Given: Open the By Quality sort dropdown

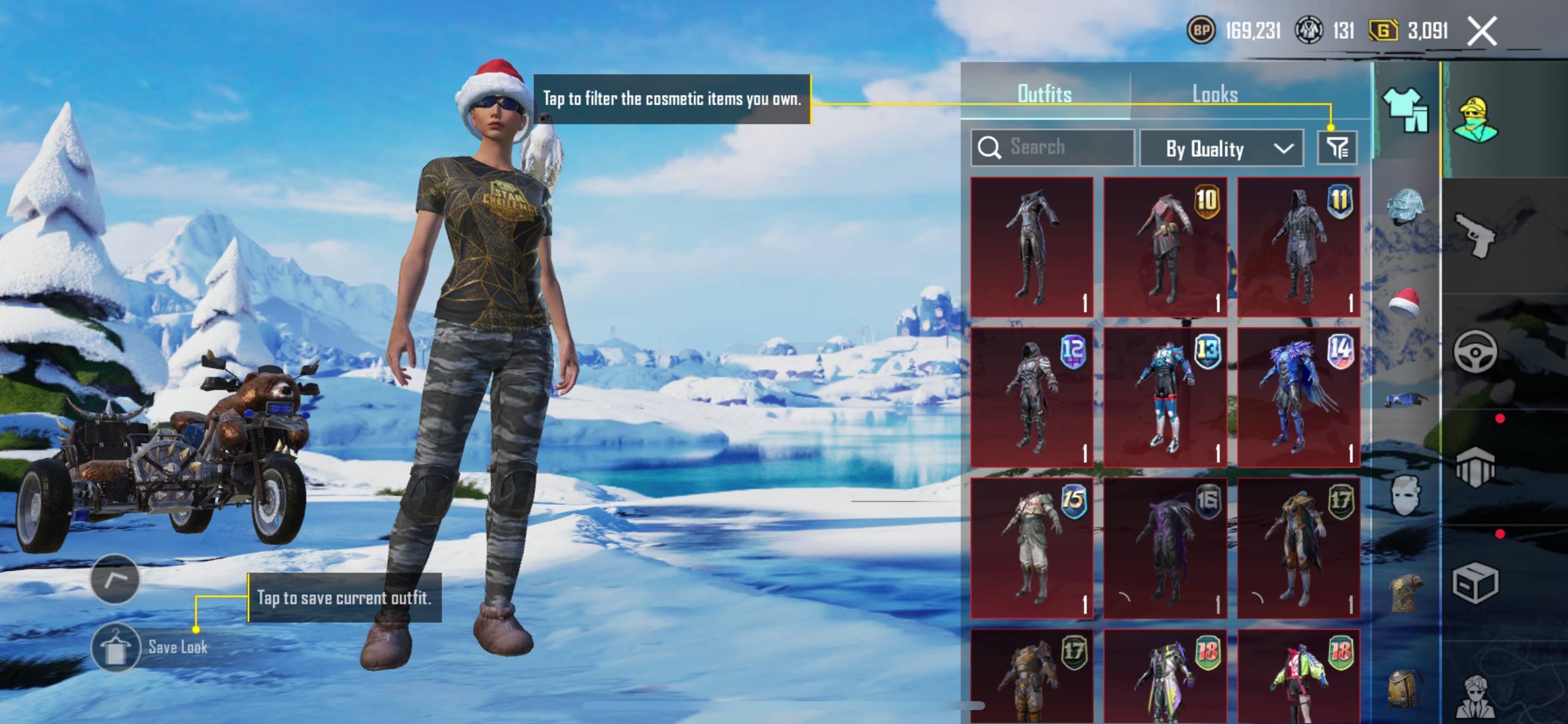Looking at the screenshot, I should 1221,148.
